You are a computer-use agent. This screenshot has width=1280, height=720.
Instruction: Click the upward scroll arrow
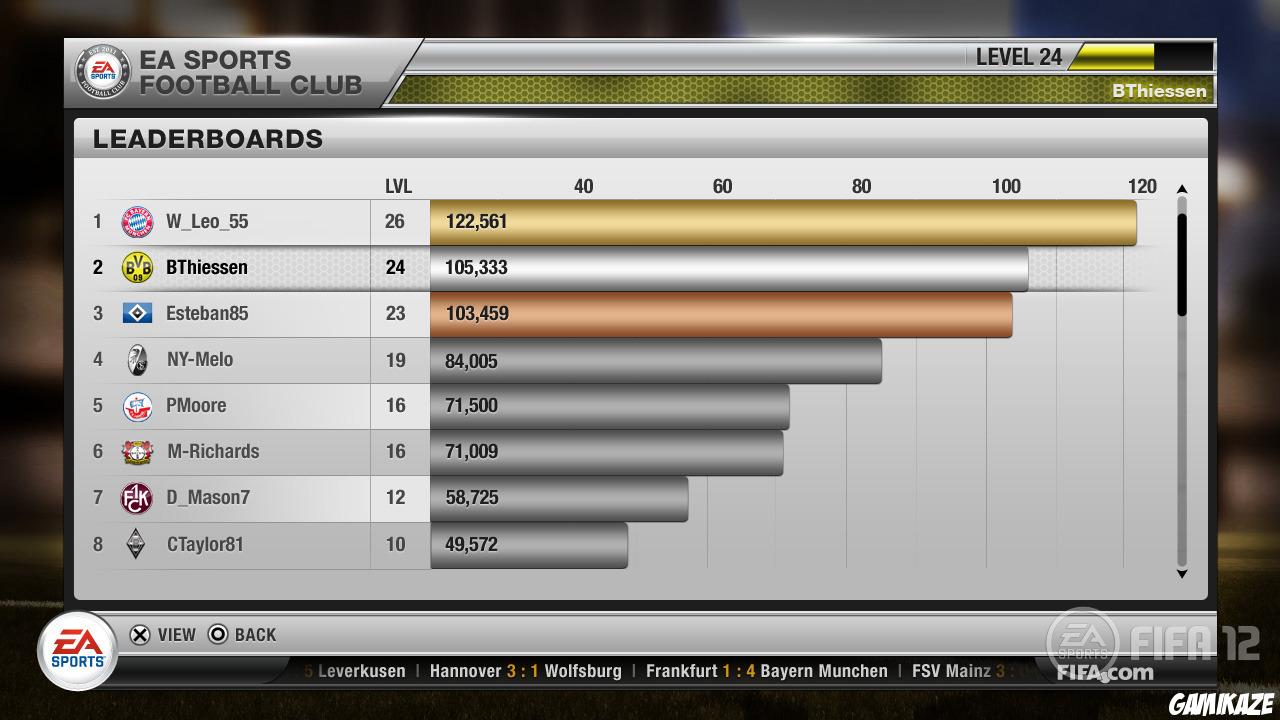point(1183,186)
